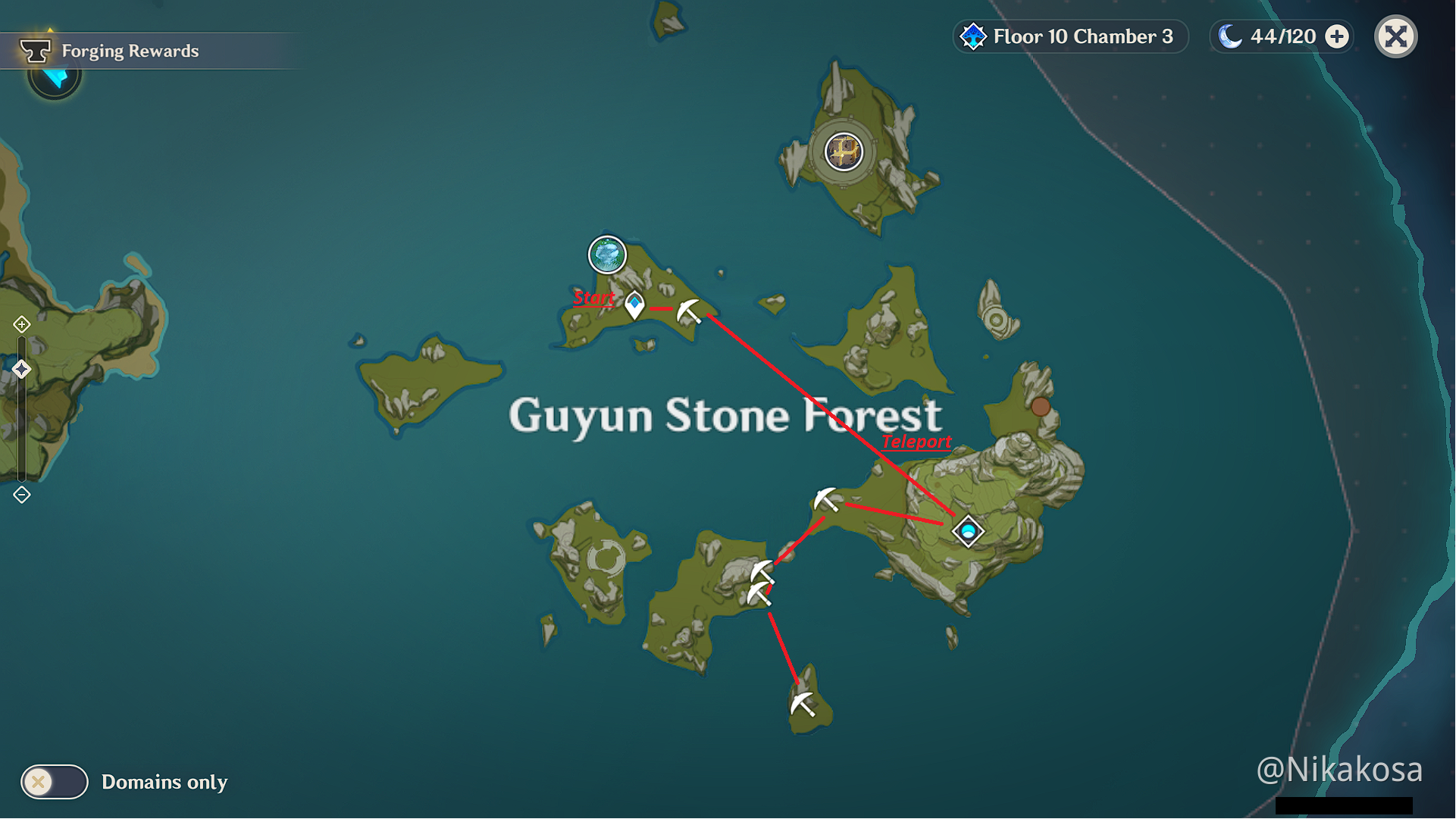Screen dimensions: 1456x819
Task: Select the vortex icon on the southwest island
Action: [606, 558]
